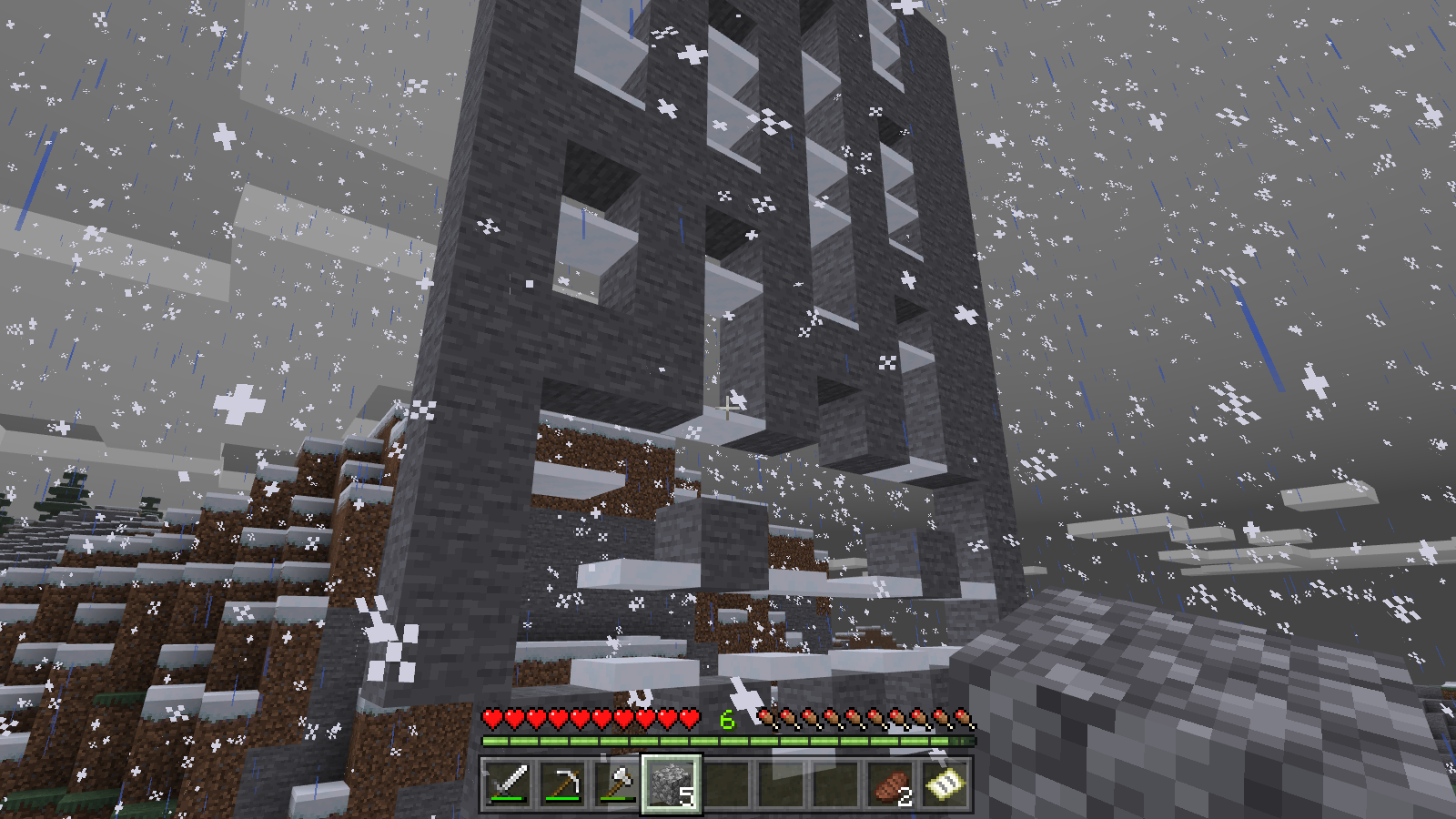The height and width of the screenshot is (819, 1456).
Task: Select the cobblestone stack of five
Action: pos(672,784)
